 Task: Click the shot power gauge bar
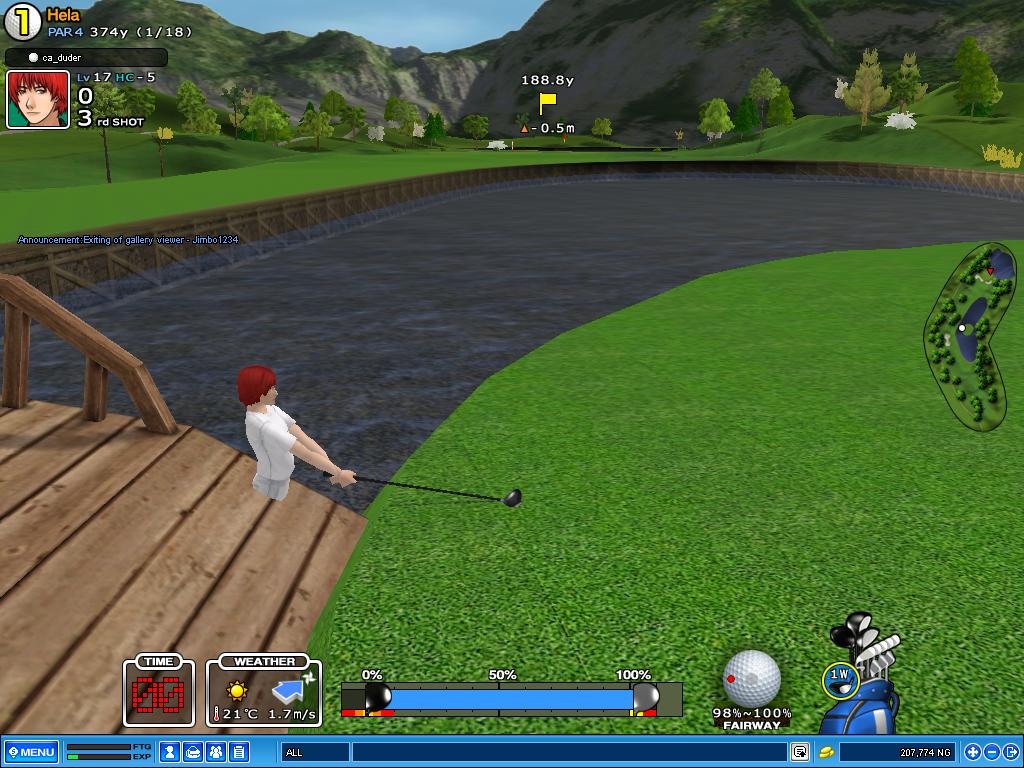[510, 698]
